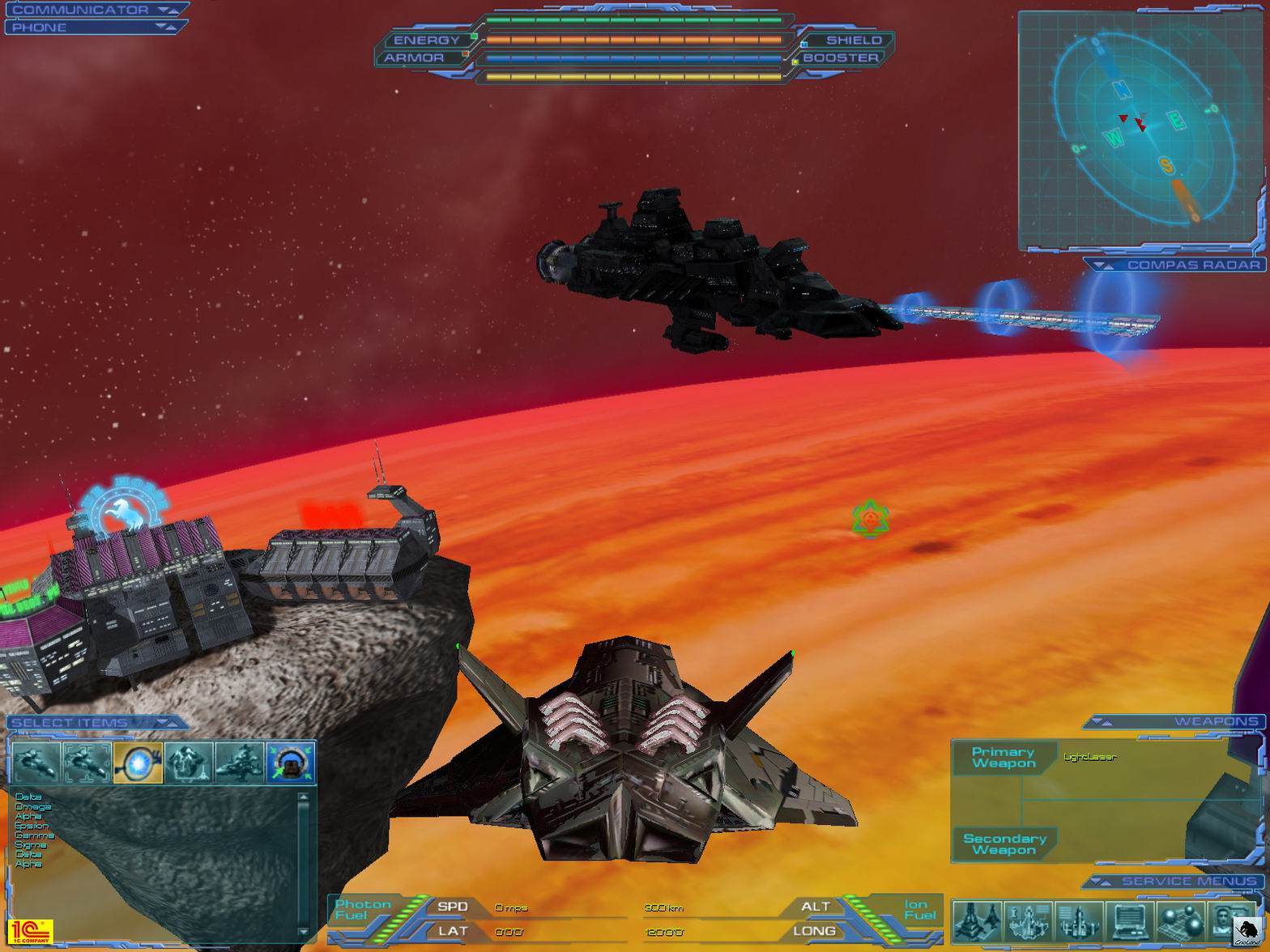The height and width of the screenshot is (952, 1270).
Task: Select the large cruiser ship category icon
Action: point(239,763)
